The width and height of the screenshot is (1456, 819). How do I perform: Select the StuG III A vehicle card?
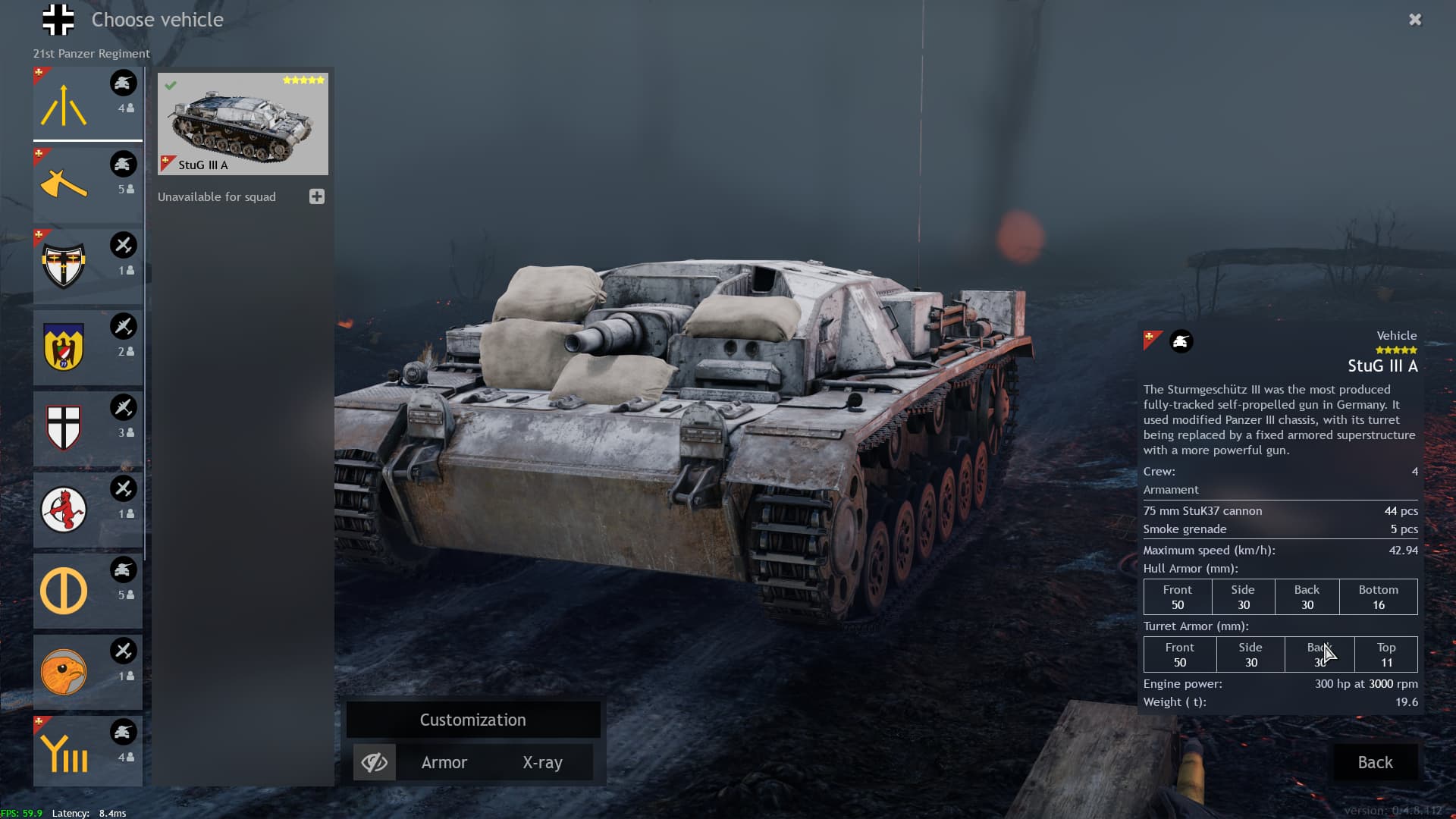(x=243, y=124)
